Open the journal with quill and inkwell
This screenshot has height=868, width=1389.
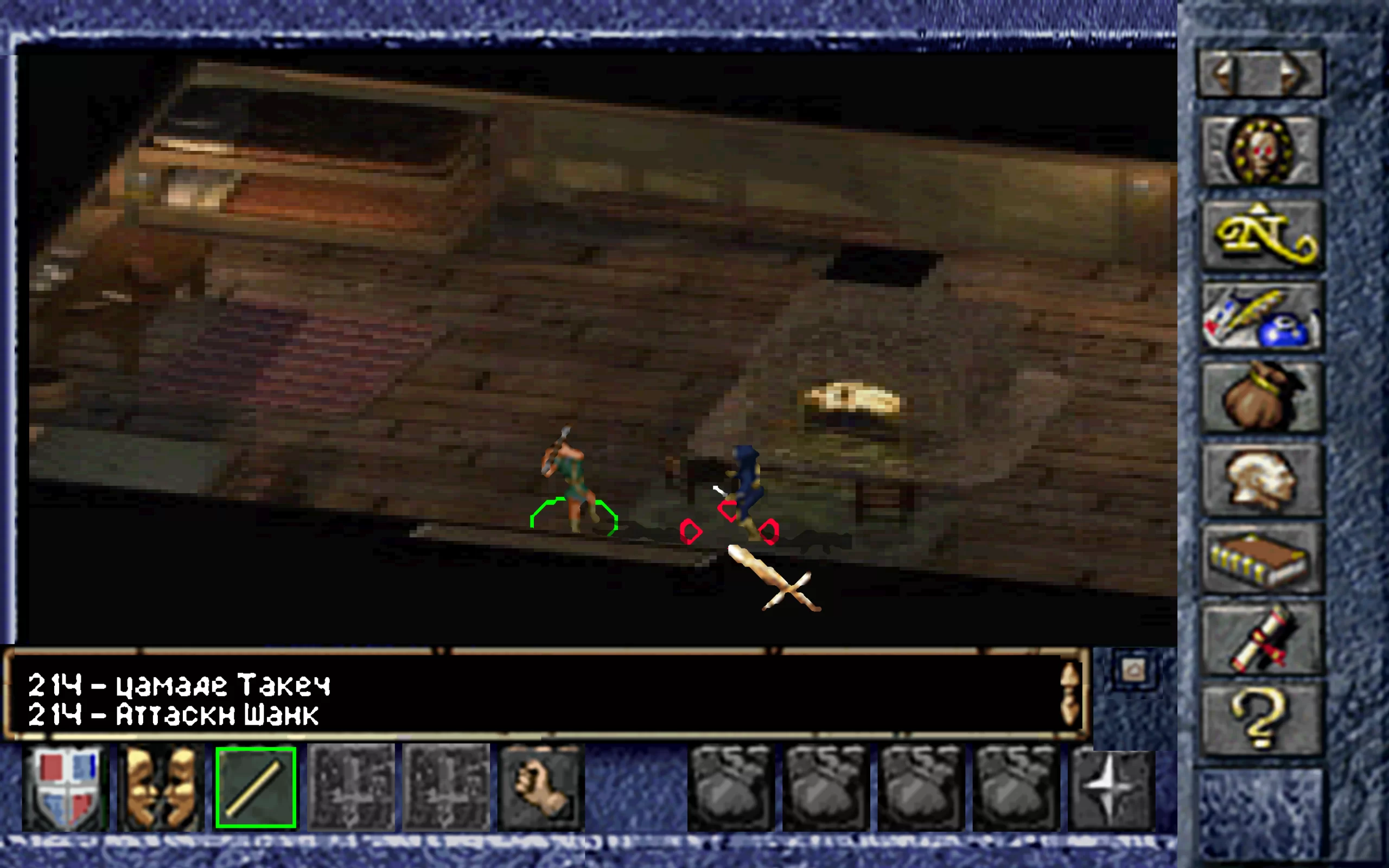click(x=1261, y=317)
